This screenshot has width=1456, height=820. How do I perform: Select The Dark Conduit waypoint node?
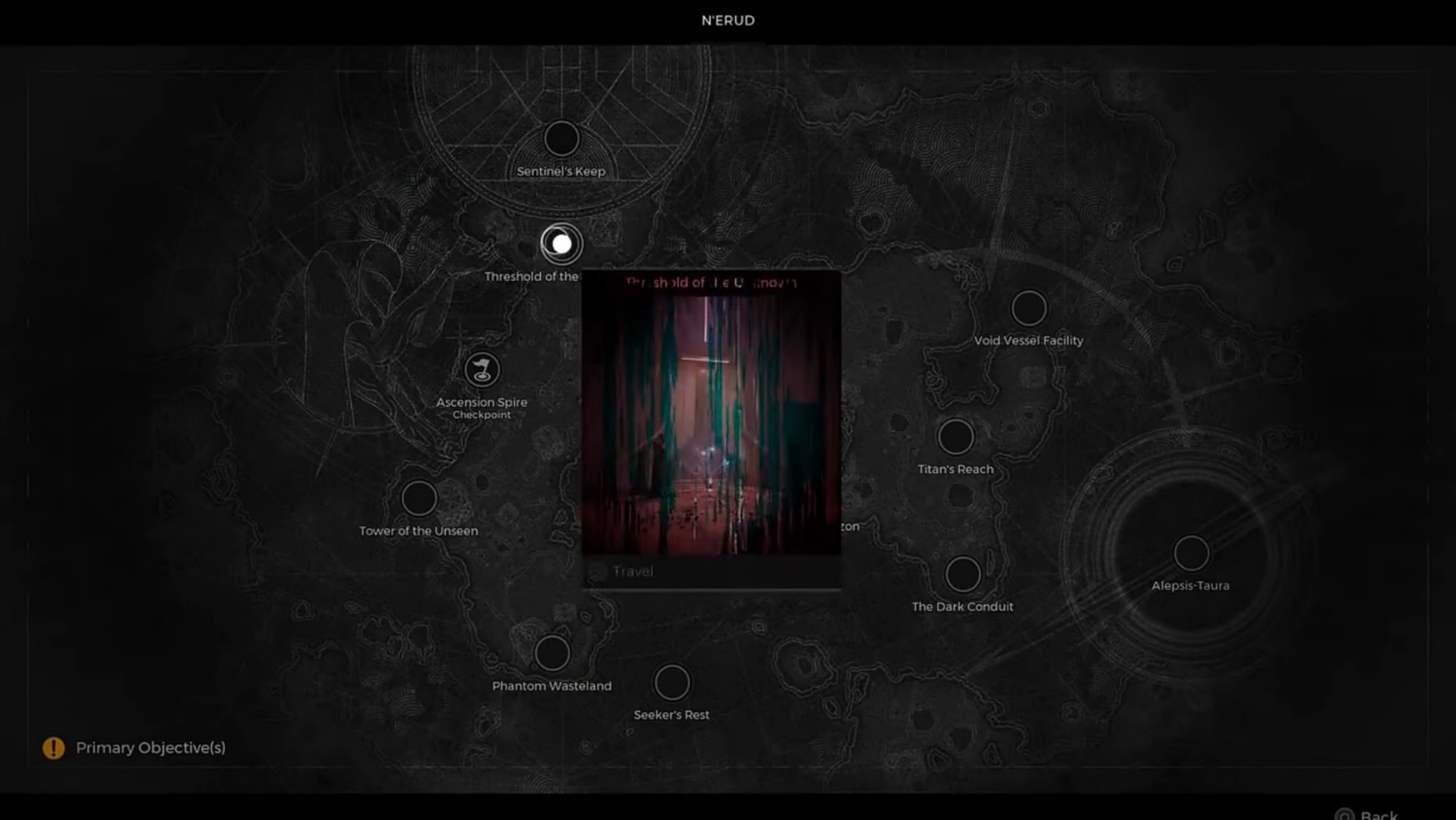pyautogui.click(x=963, y=574)
